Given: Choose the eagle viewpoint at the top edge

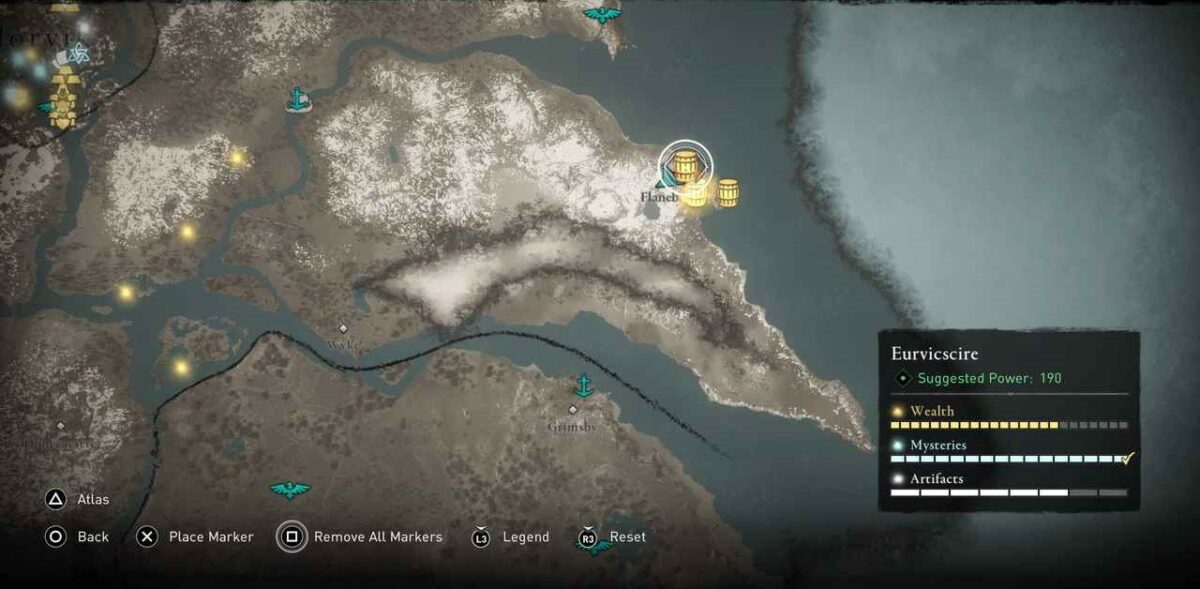Looking at the screenshot, I should click(602, 14).
